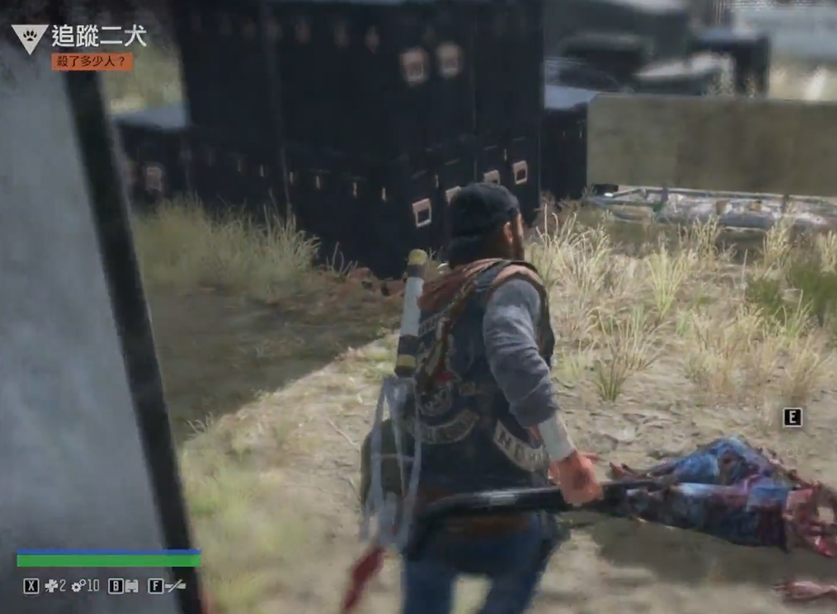Click the paw print mission triangle icon
Screen dimensions: 837x614
(29, 38)
